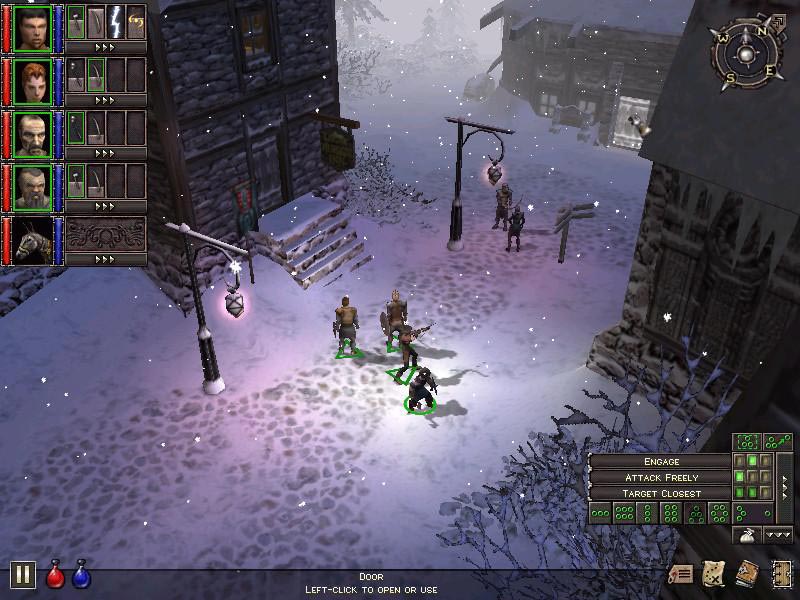
Task: Change the Attack Freely order
Action: coord(661,478)
